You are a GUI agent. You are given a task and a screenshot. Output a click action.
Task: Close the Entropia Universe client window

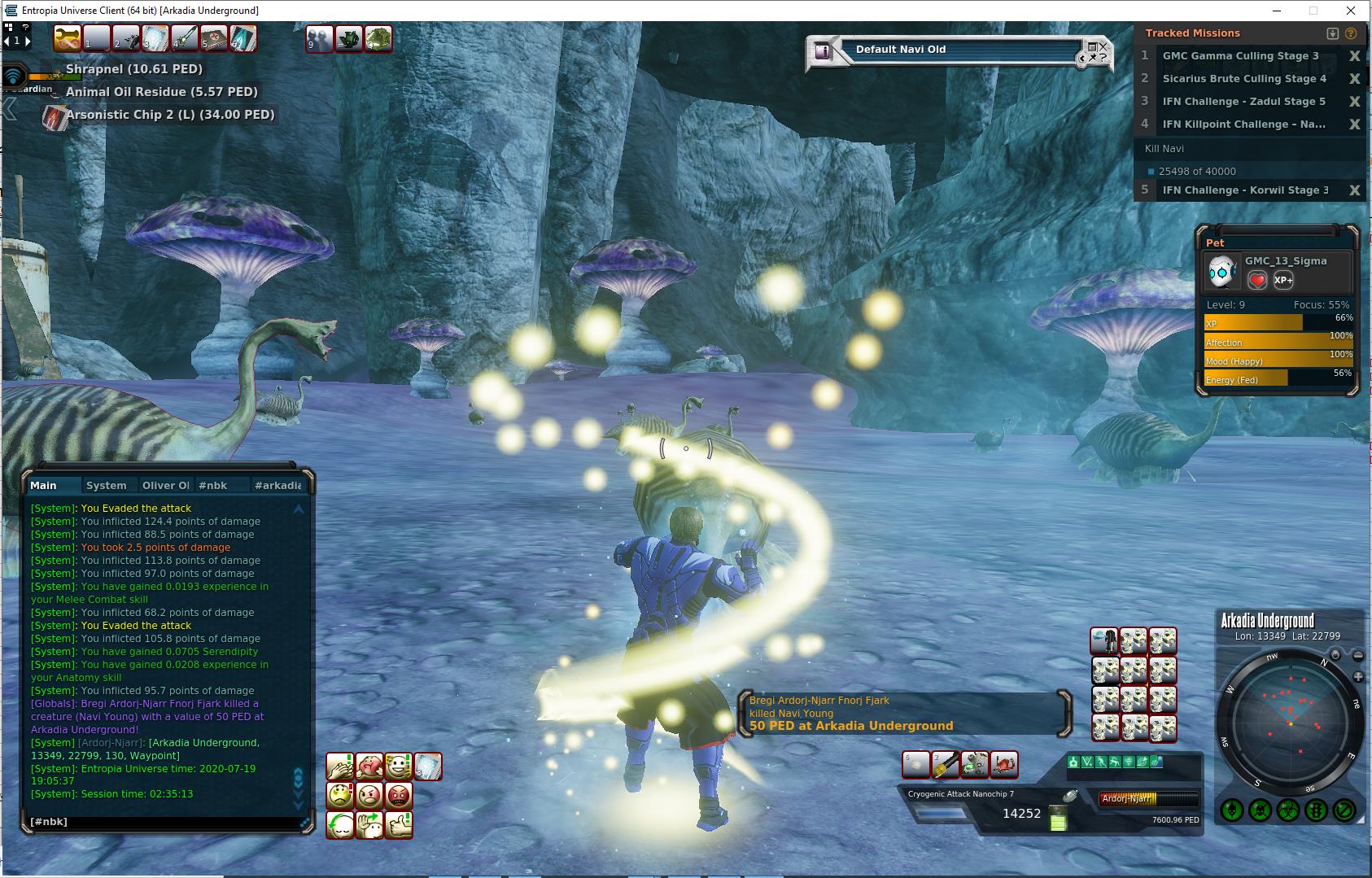pyautogui.click(x=1352, y=11)
